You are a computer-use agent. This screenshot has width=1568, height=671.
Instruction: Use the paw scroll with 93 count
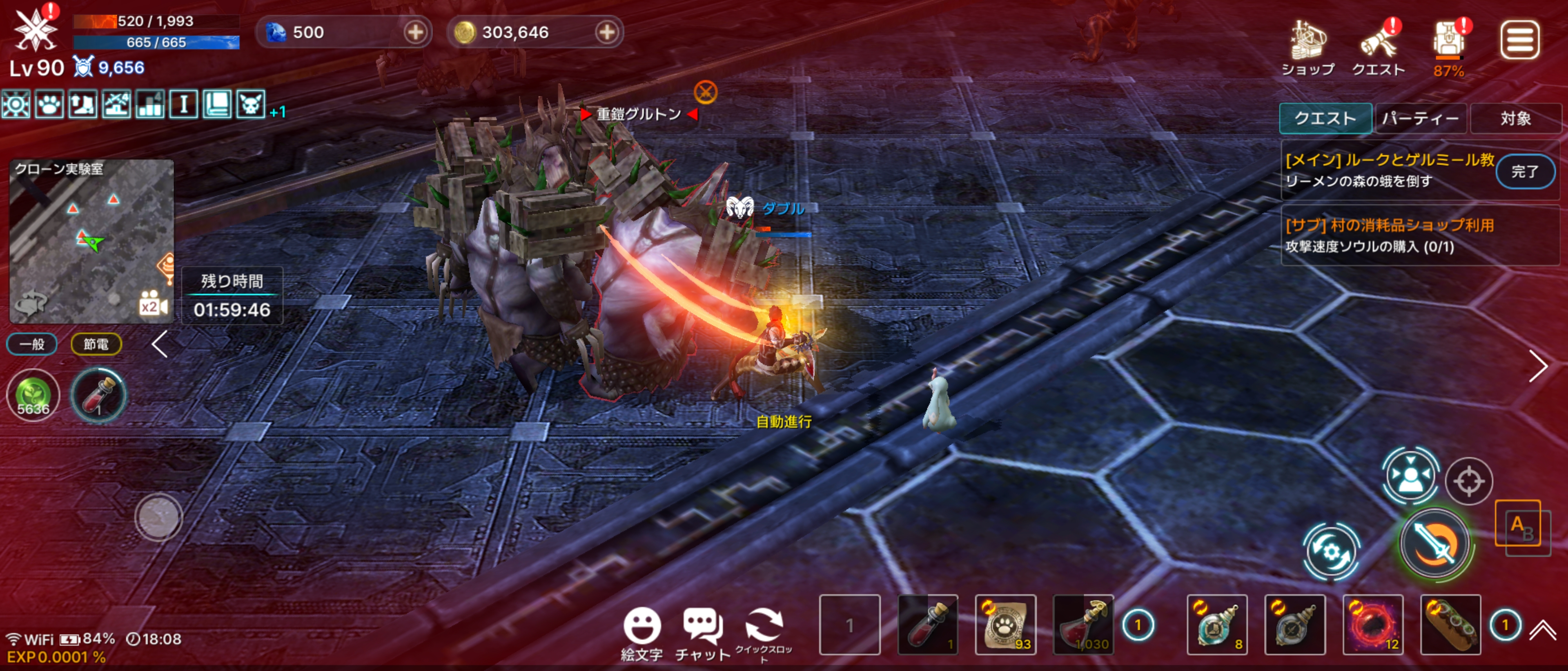click(1006, 625)
